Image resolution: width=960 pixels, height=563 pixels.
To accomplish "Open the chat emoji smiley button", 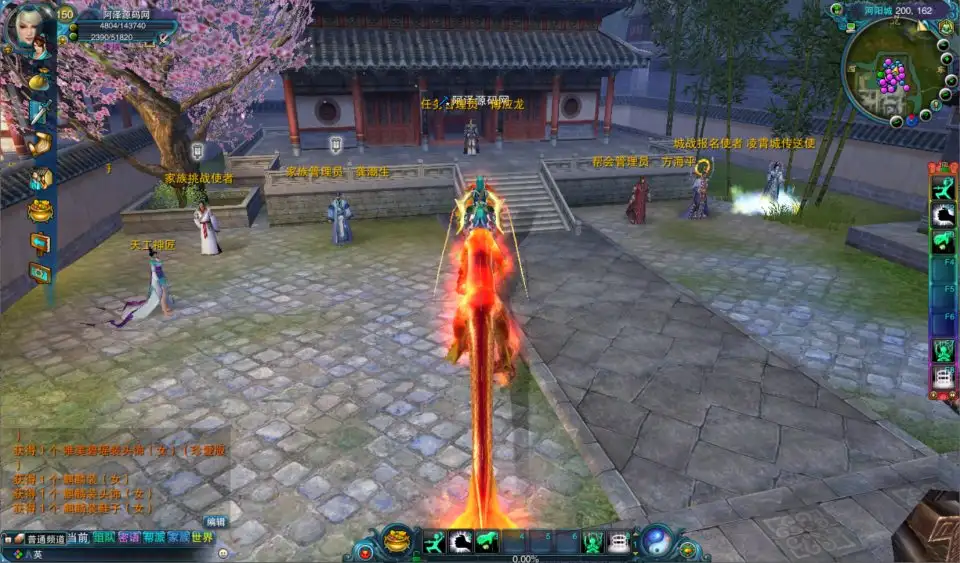I will (222, 552).
